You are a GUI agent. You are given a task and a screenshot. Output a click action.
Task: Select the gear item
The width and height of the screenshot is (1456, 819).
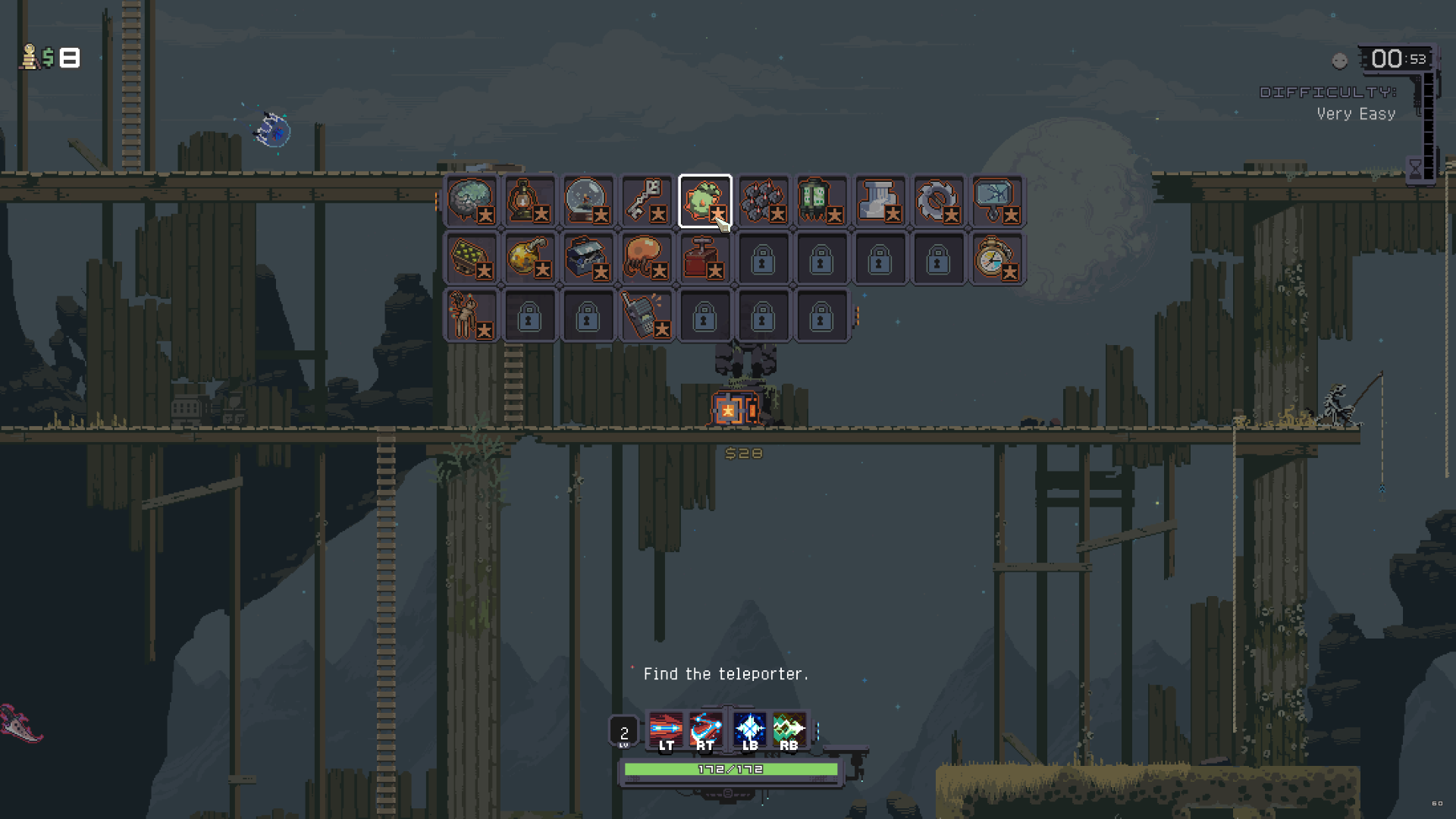coord(939,201)
